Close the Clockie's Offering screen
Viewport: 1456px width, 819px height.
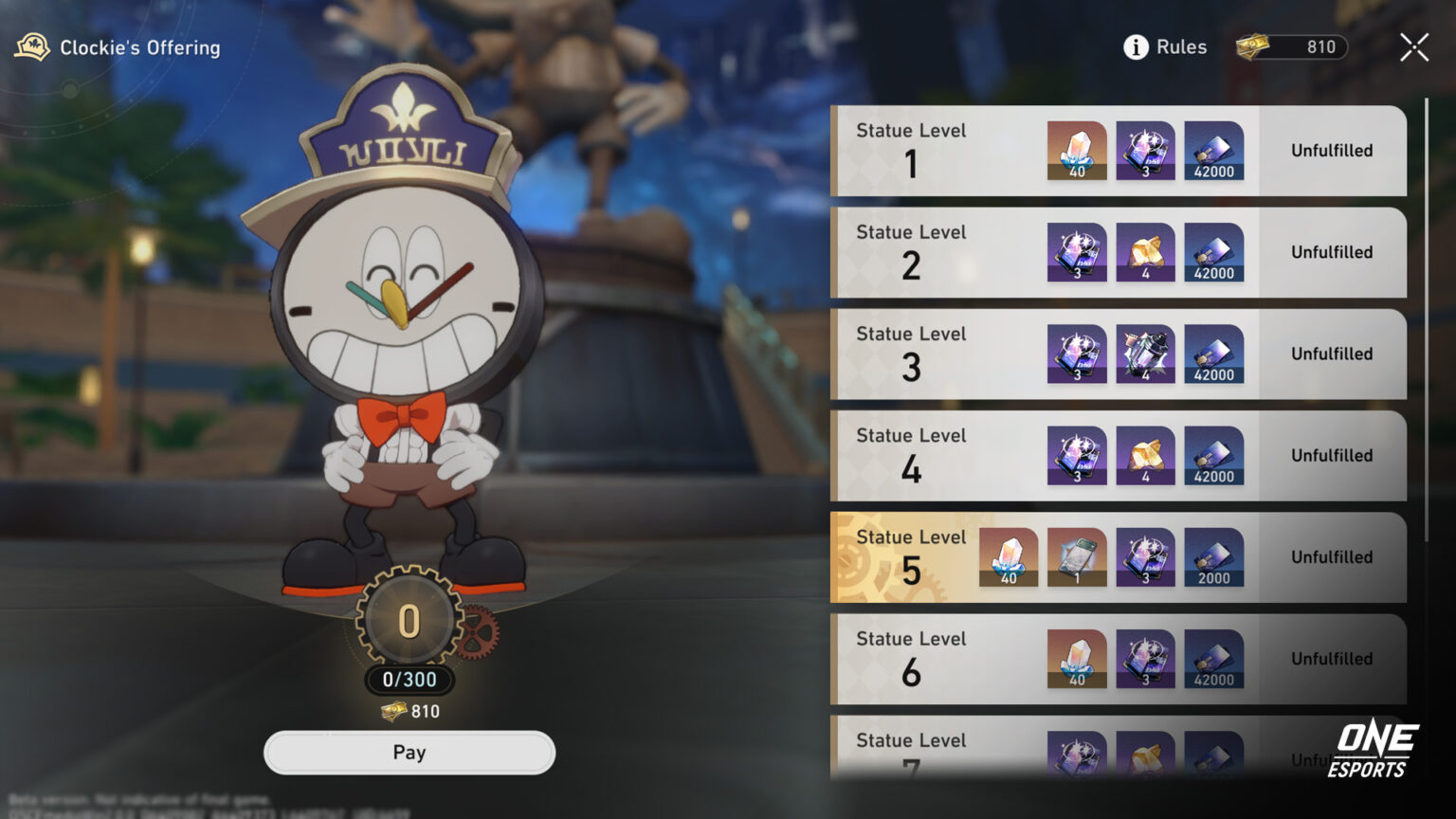tap(1413, 47)
